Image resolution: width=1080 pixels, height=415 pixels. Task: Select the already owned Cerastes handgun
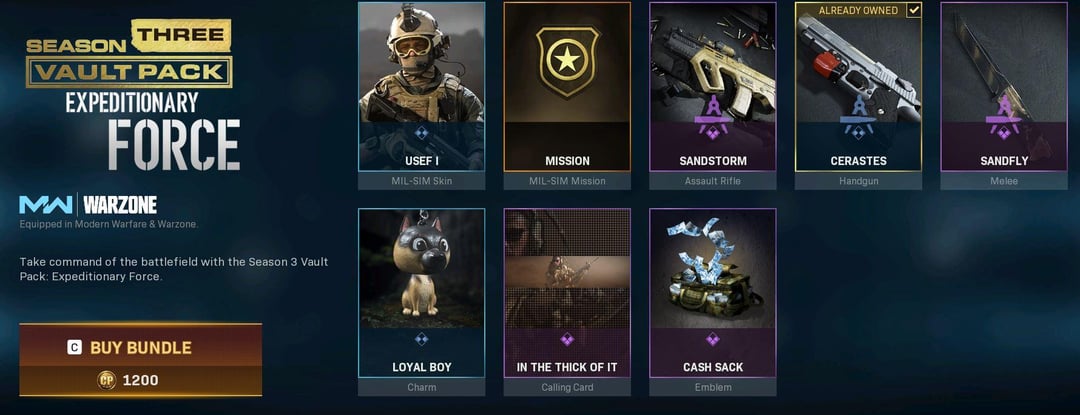(858, 88)
